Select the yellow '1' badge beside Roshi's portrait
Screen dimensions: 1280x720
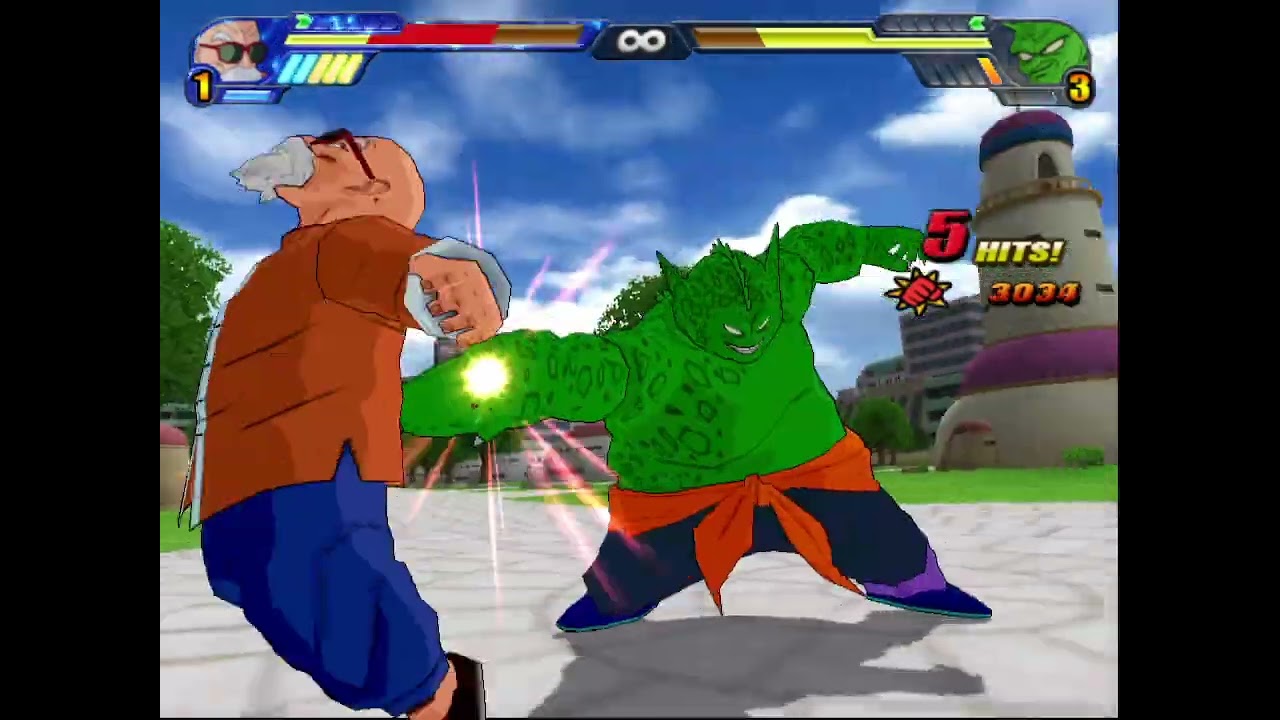pyautogui.click(x=200, y=81)
